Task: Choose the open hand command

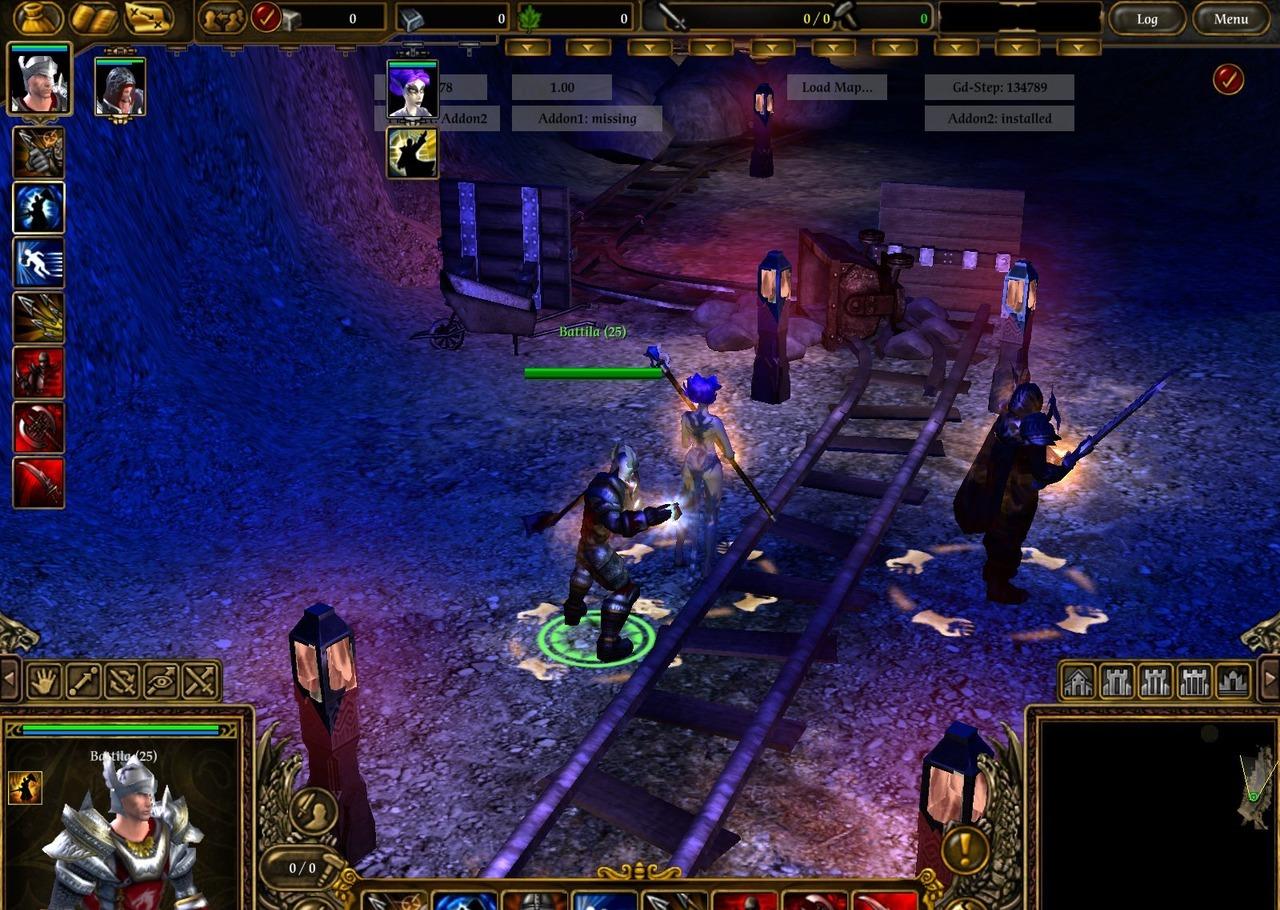Action: (44, 681)
